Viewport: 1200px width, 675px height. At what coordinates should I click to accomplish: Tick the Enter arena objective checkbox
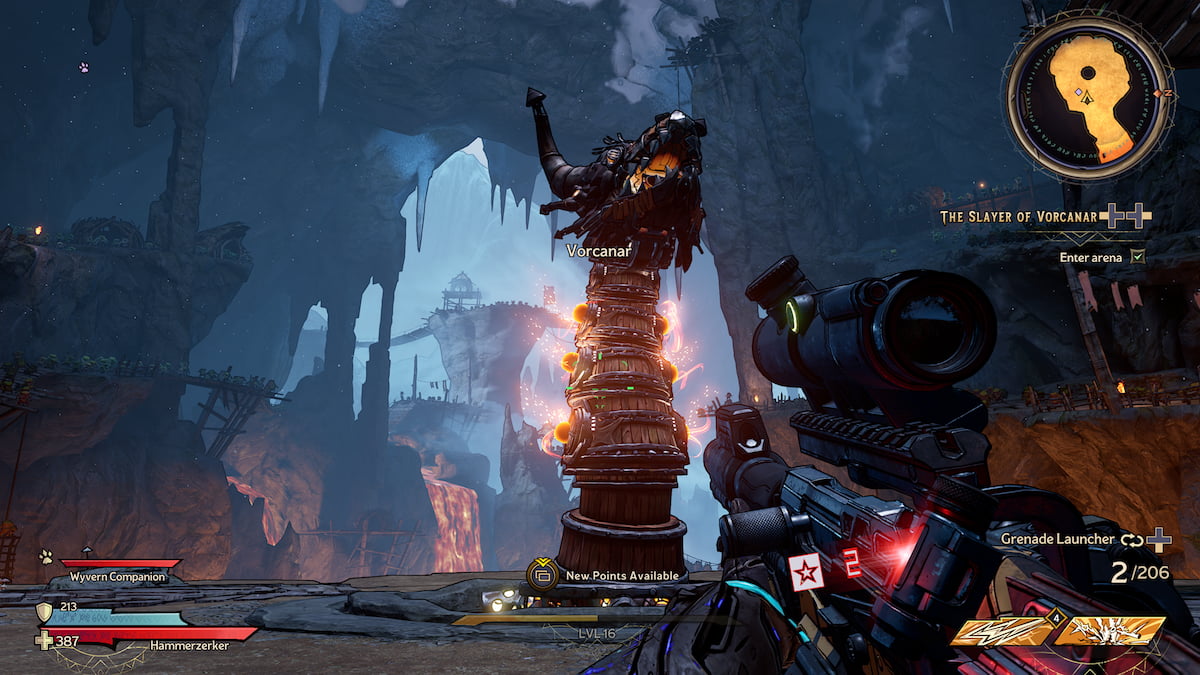point(1136,257)
